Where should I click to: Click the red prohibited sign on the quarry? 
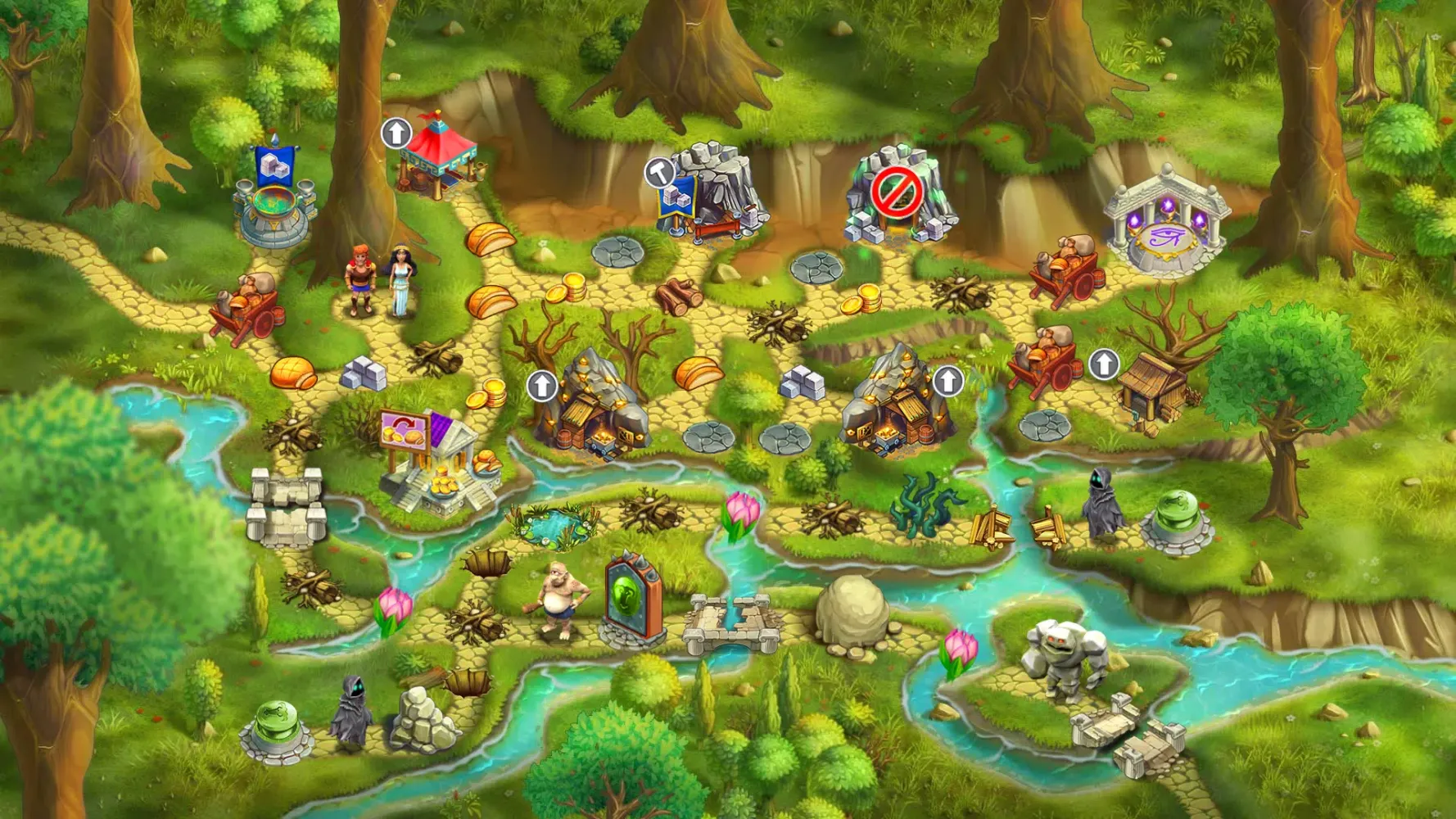click(x=896, y=192)
